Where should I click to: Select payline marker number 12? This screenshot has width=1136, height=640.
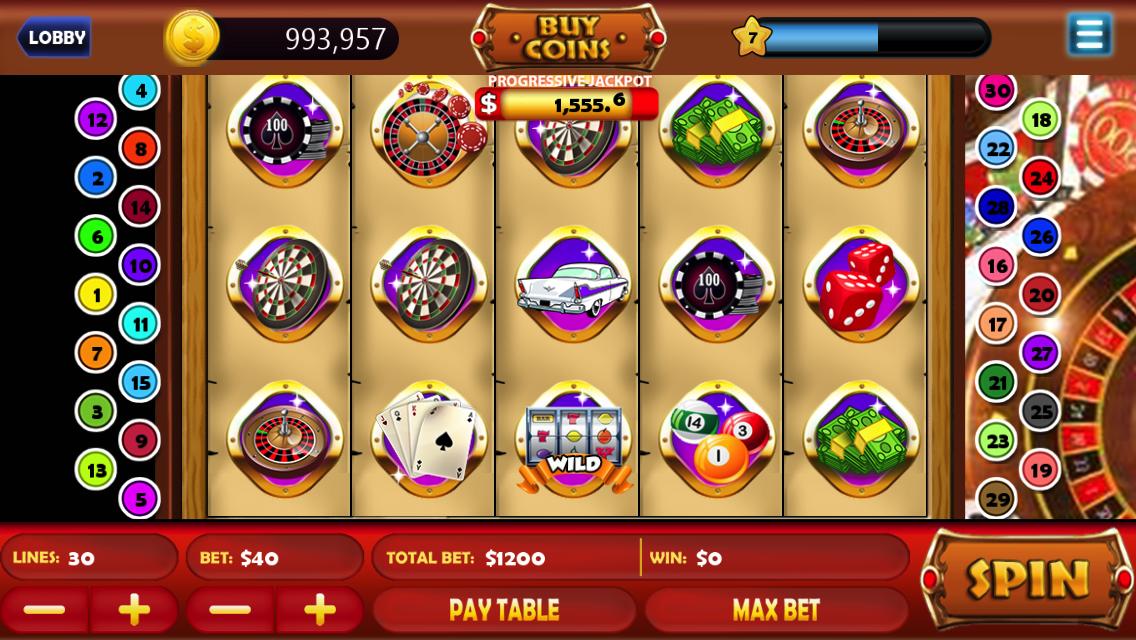(x=97, y=120)
